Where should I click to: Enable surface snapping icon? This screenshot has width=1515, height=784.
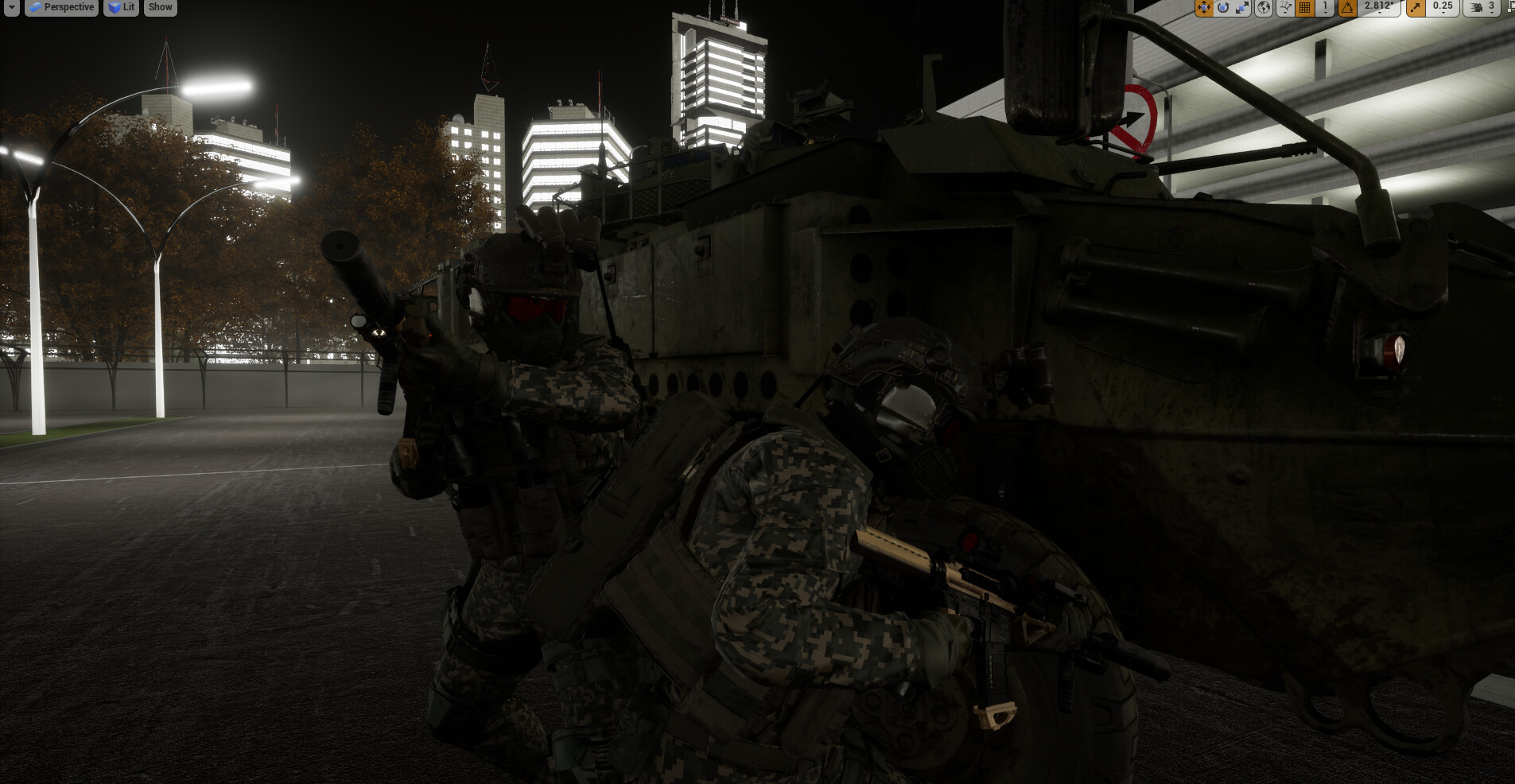1284,7
